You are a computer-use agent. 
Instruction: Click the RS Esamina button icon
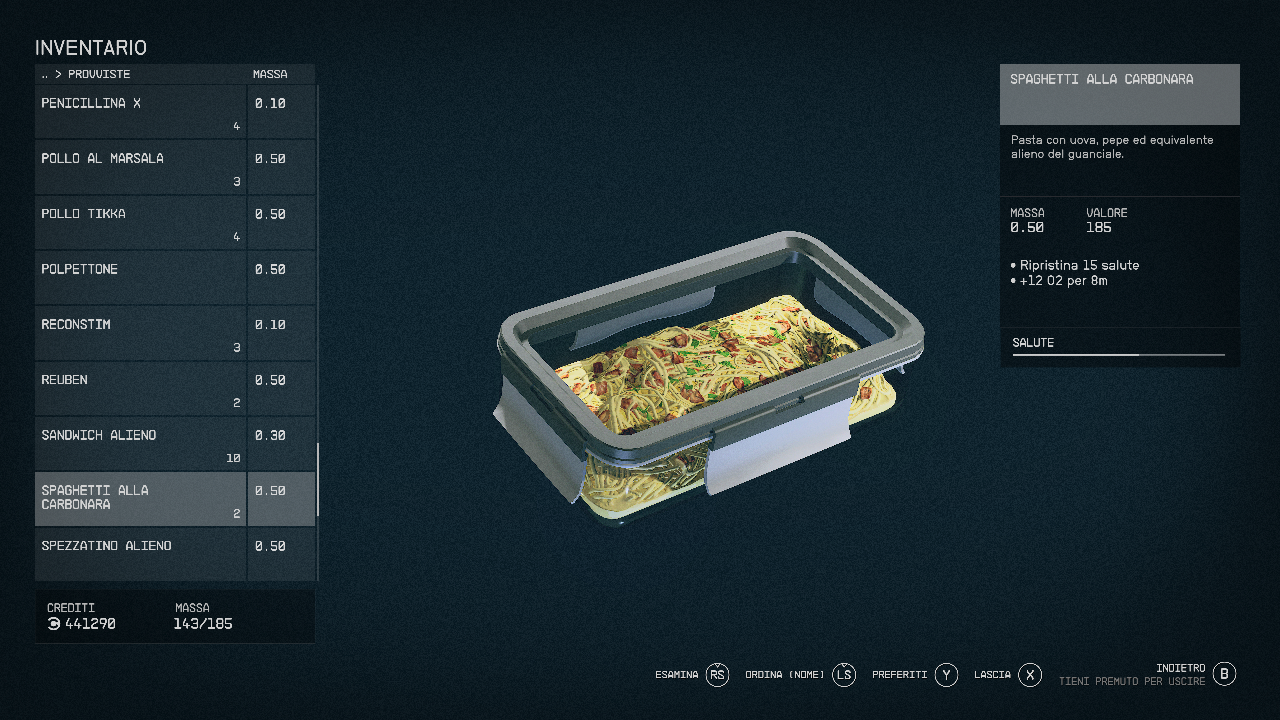(x=717, y=675)
